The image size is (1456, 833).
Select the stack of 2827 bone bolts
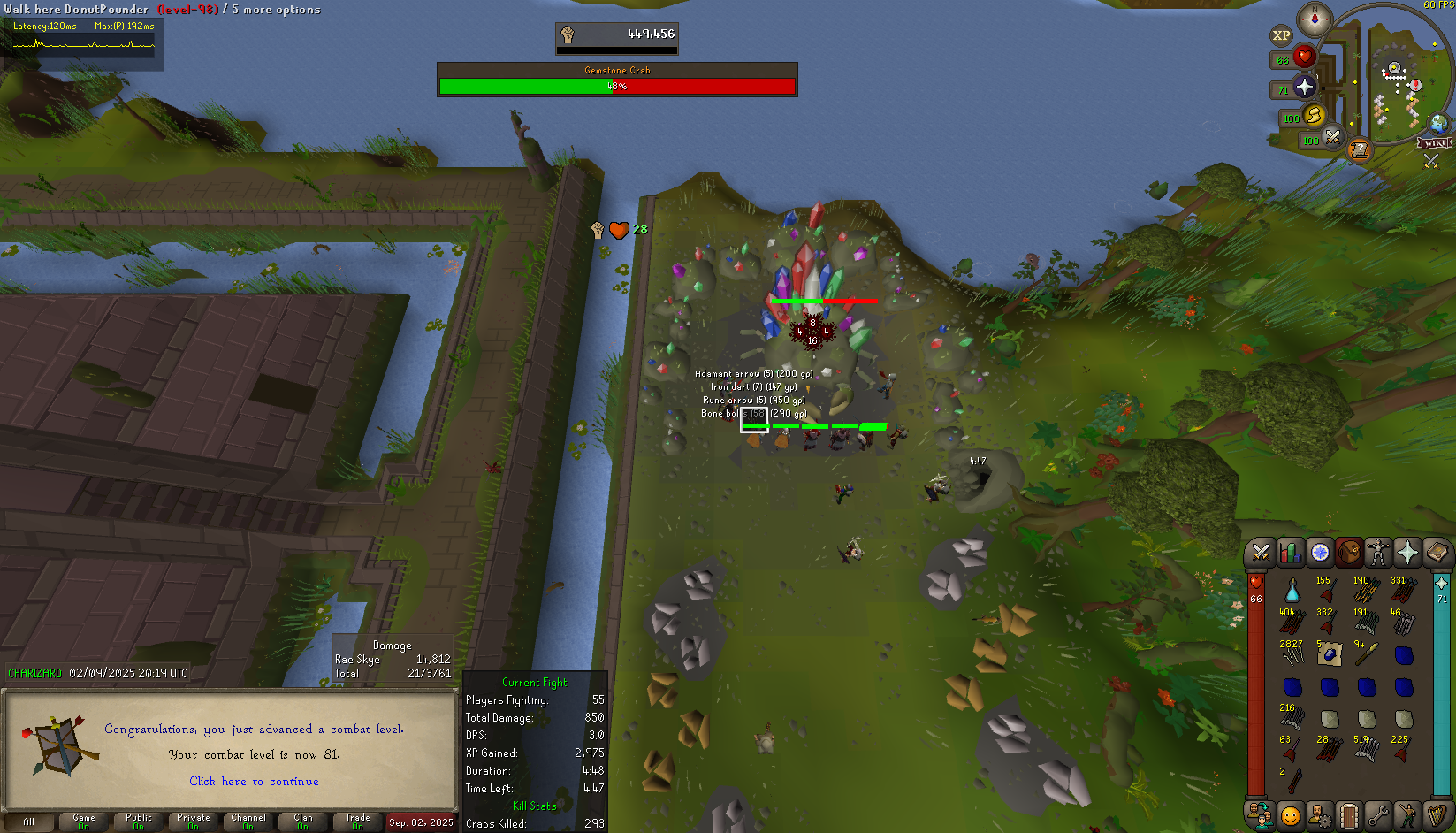pyautogui.click(x=1292, y=653)
